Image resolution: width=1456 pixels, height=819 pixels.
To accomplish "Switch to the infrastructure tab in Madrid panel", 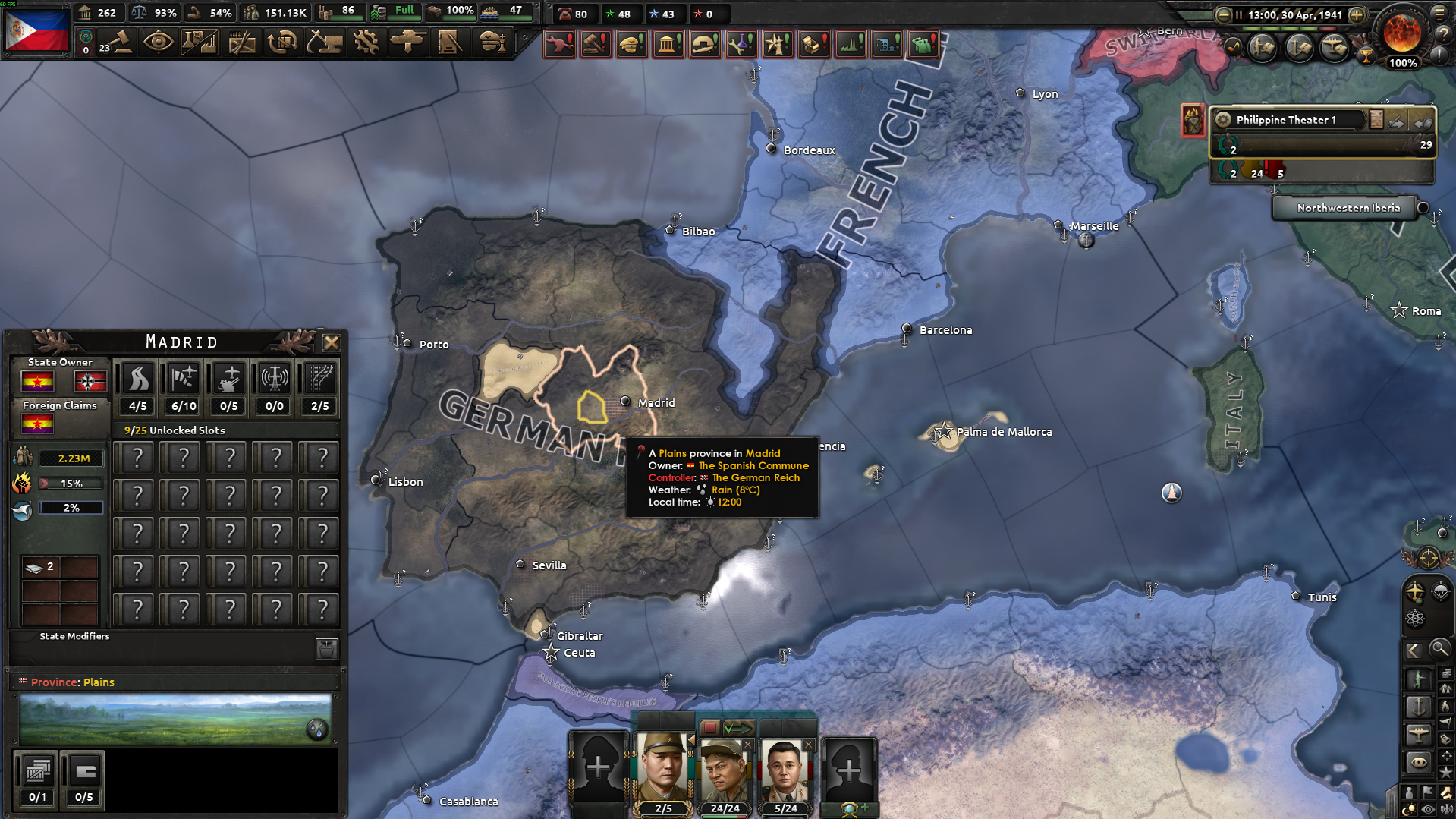I will [137, 377].
